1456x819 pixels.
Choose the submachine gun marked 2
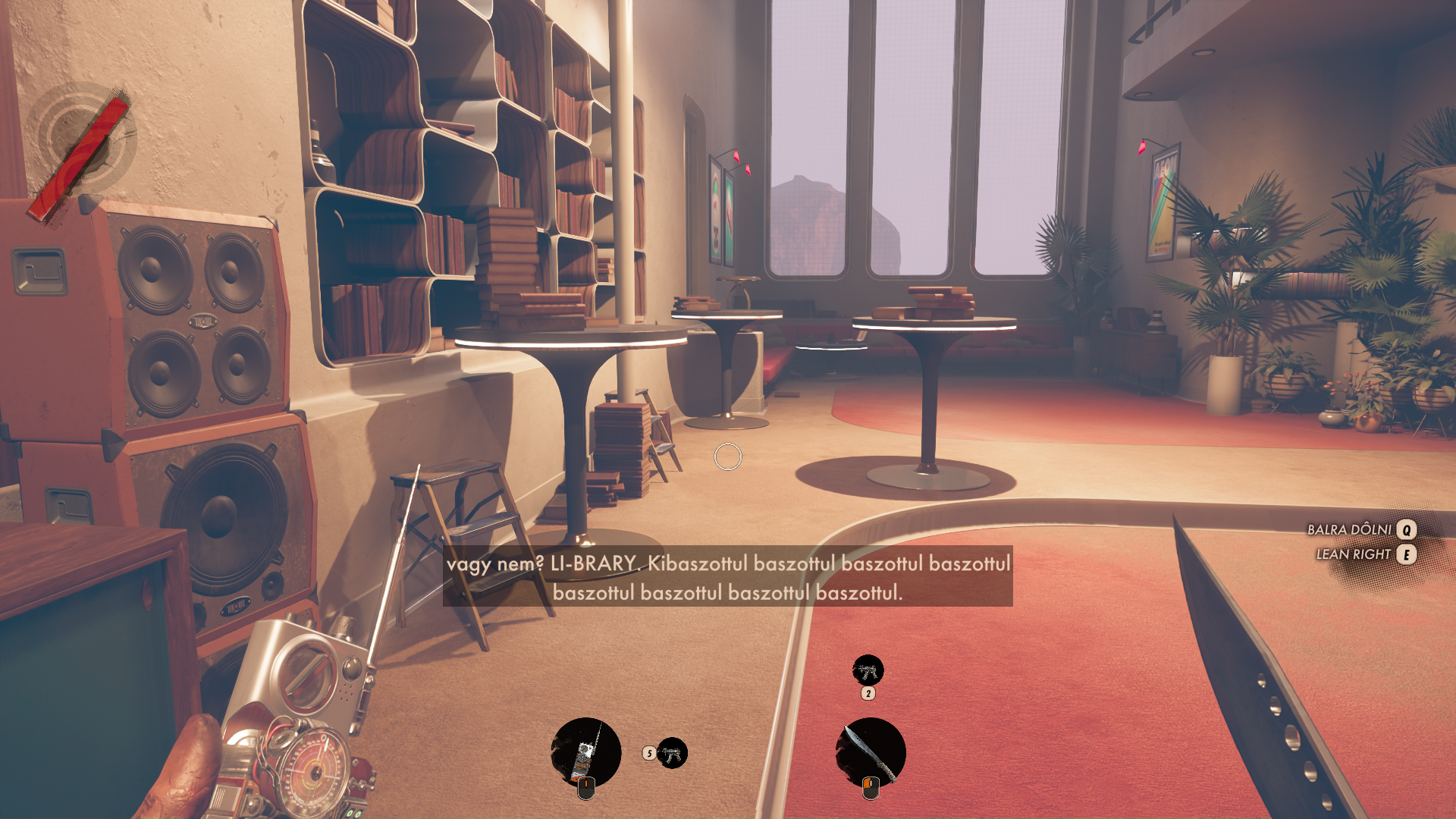[868, 670]
